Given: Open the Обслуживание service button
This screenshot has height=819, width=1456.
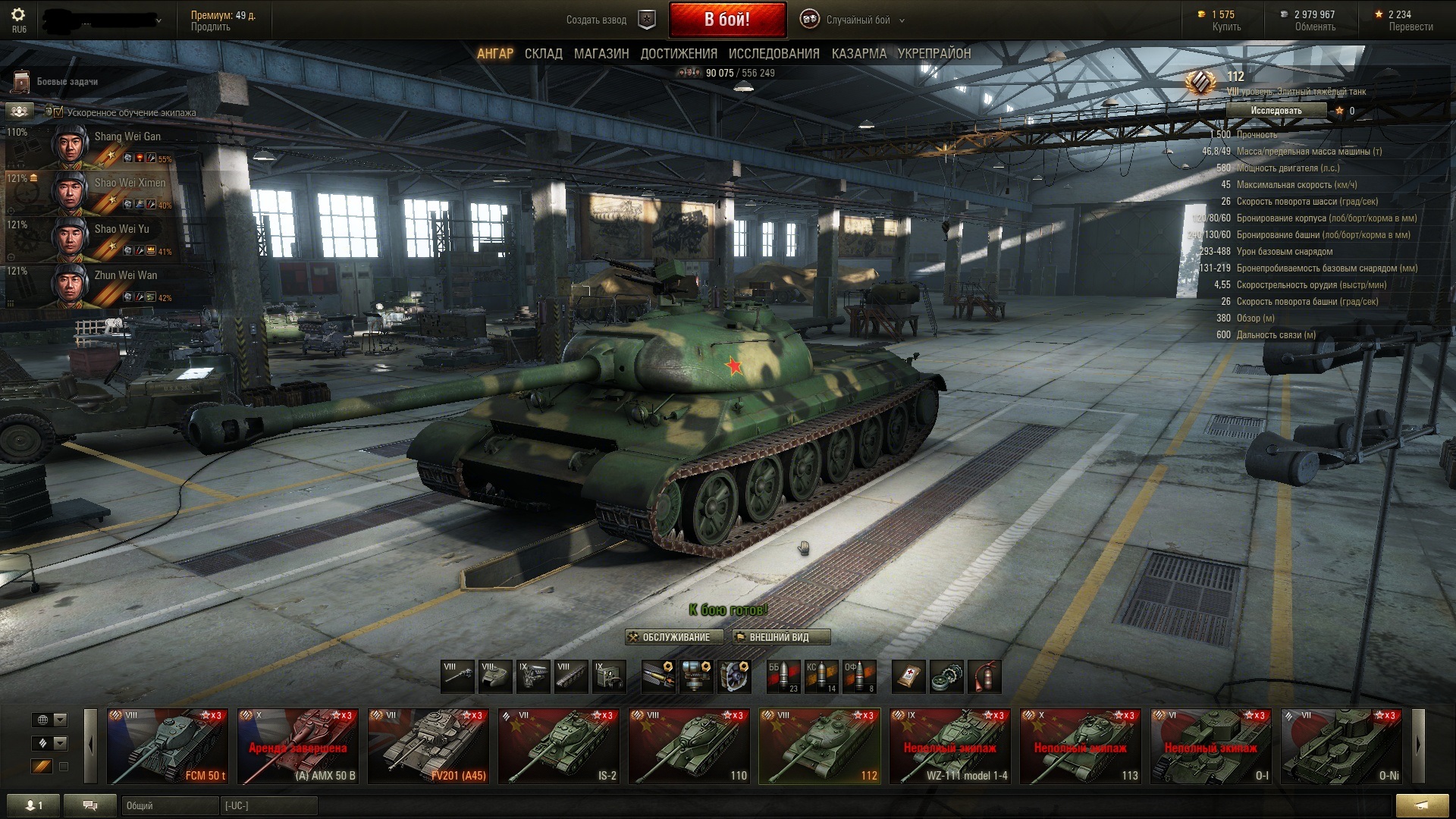Looking at the screenshot, I should (674, 638).
